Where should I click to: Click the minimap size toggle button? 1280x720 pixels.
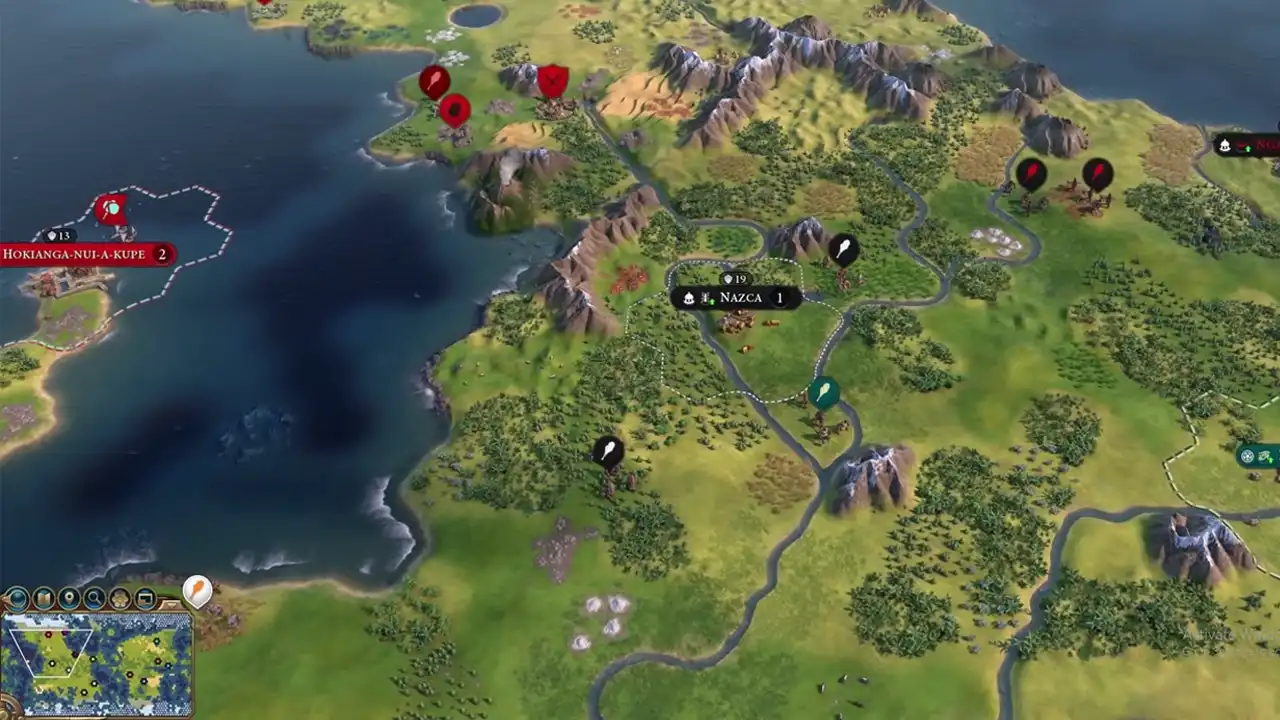click(146, 599)
